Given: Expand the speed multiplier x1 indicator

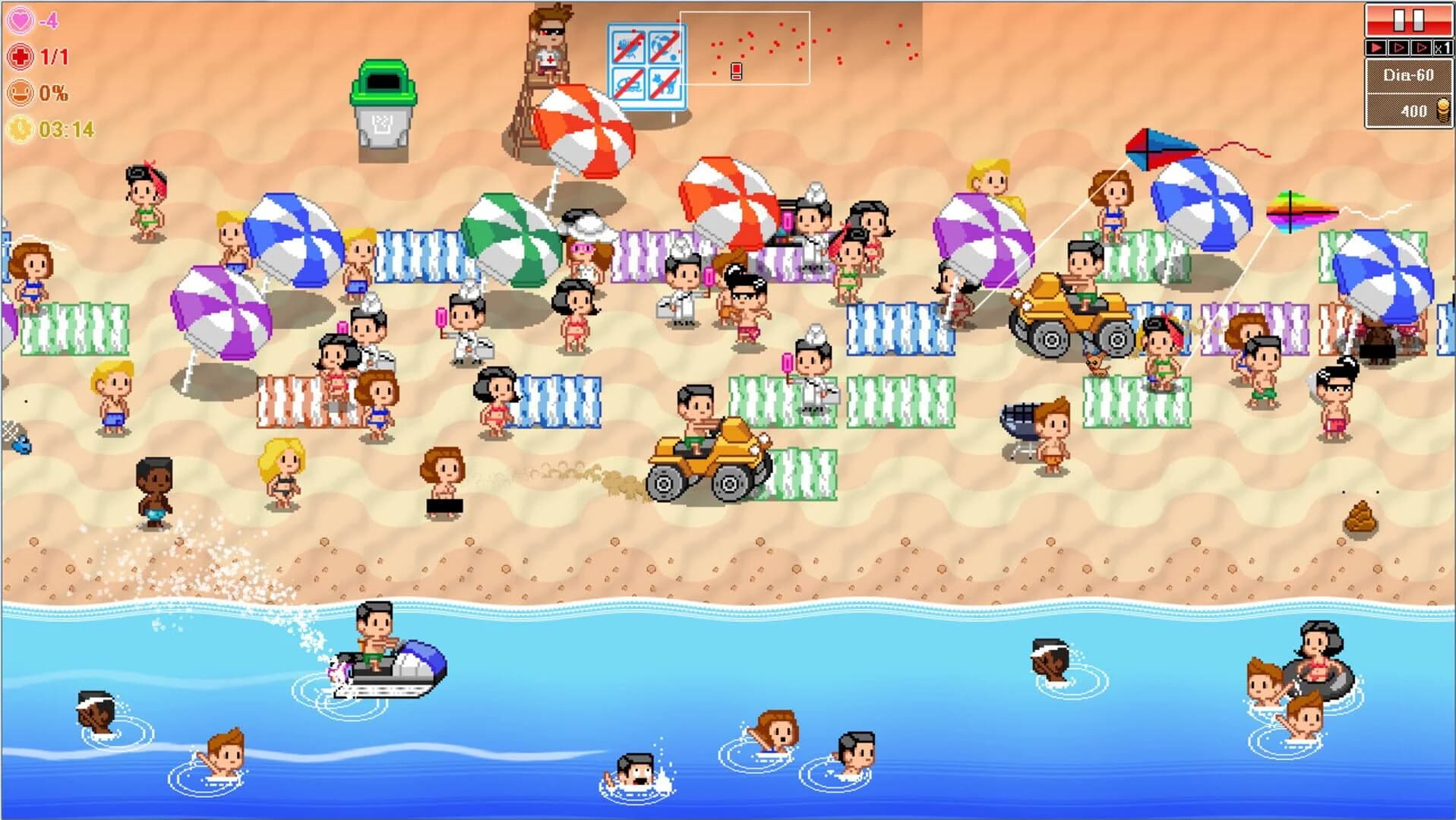Looking at the screenshot, I should point(1444,47).
